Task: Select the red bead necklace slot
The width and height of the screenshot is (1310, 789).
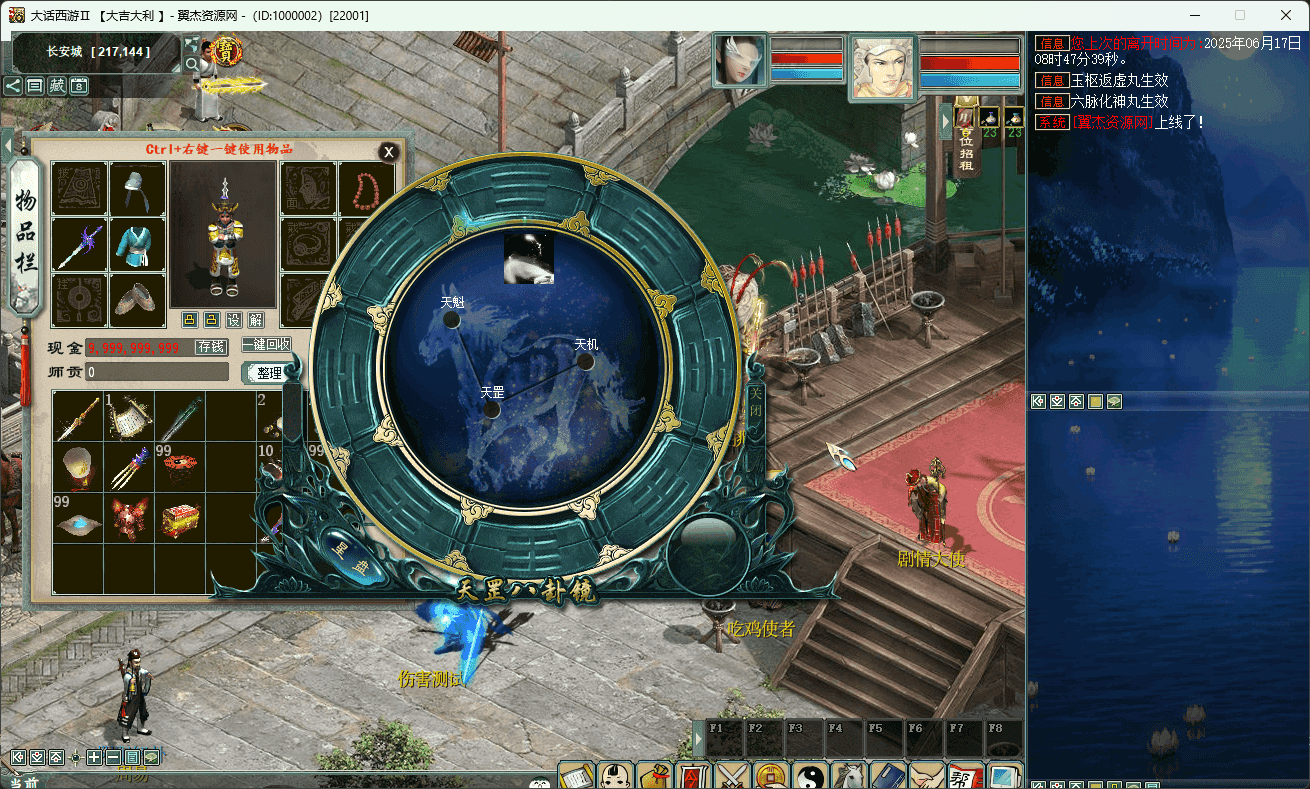Action: coord(367,188)
